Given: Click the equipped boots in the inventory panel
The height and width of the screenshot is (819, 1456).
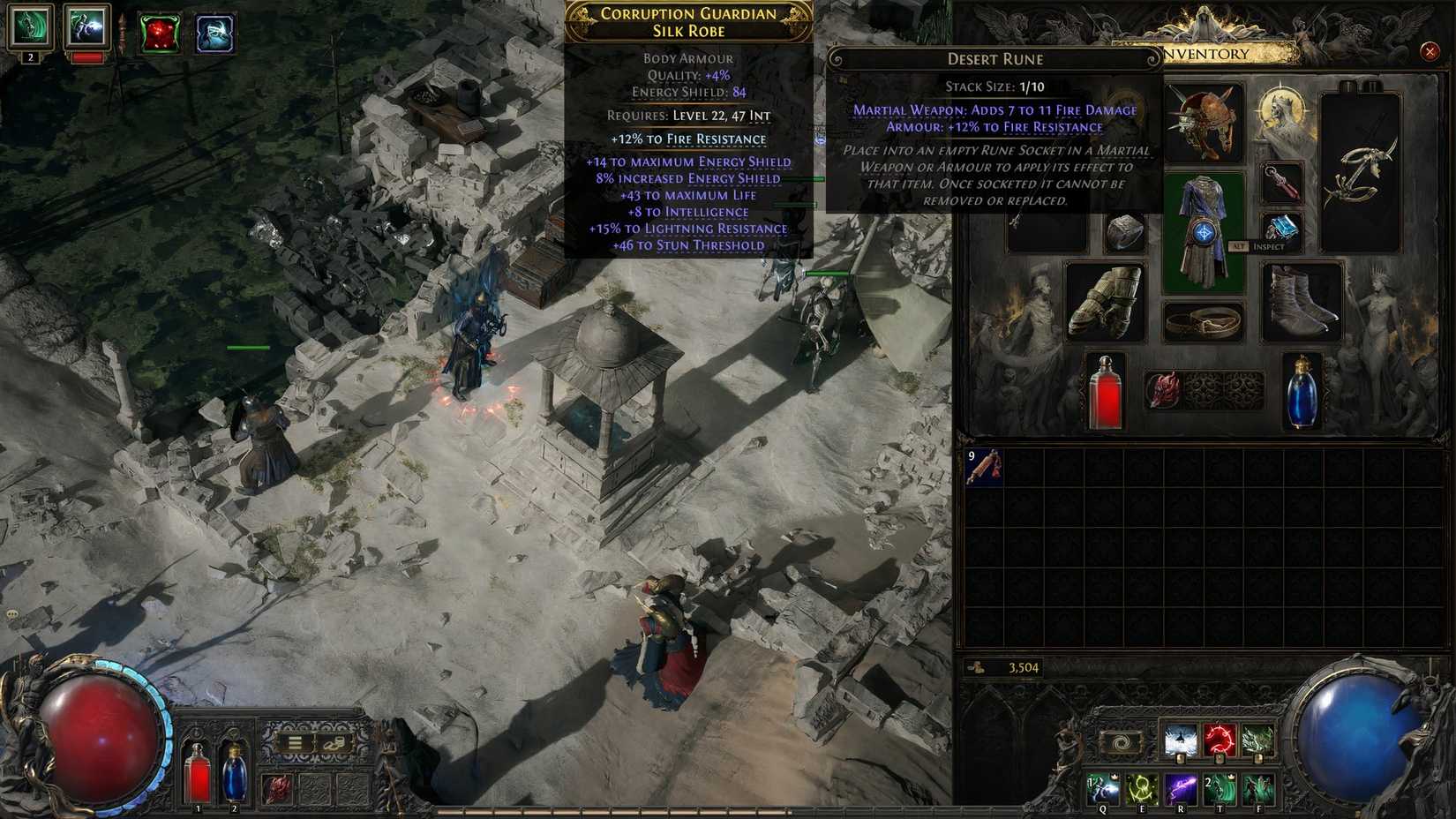Looking at the screenshot, I should click(x=1298, y=300).
